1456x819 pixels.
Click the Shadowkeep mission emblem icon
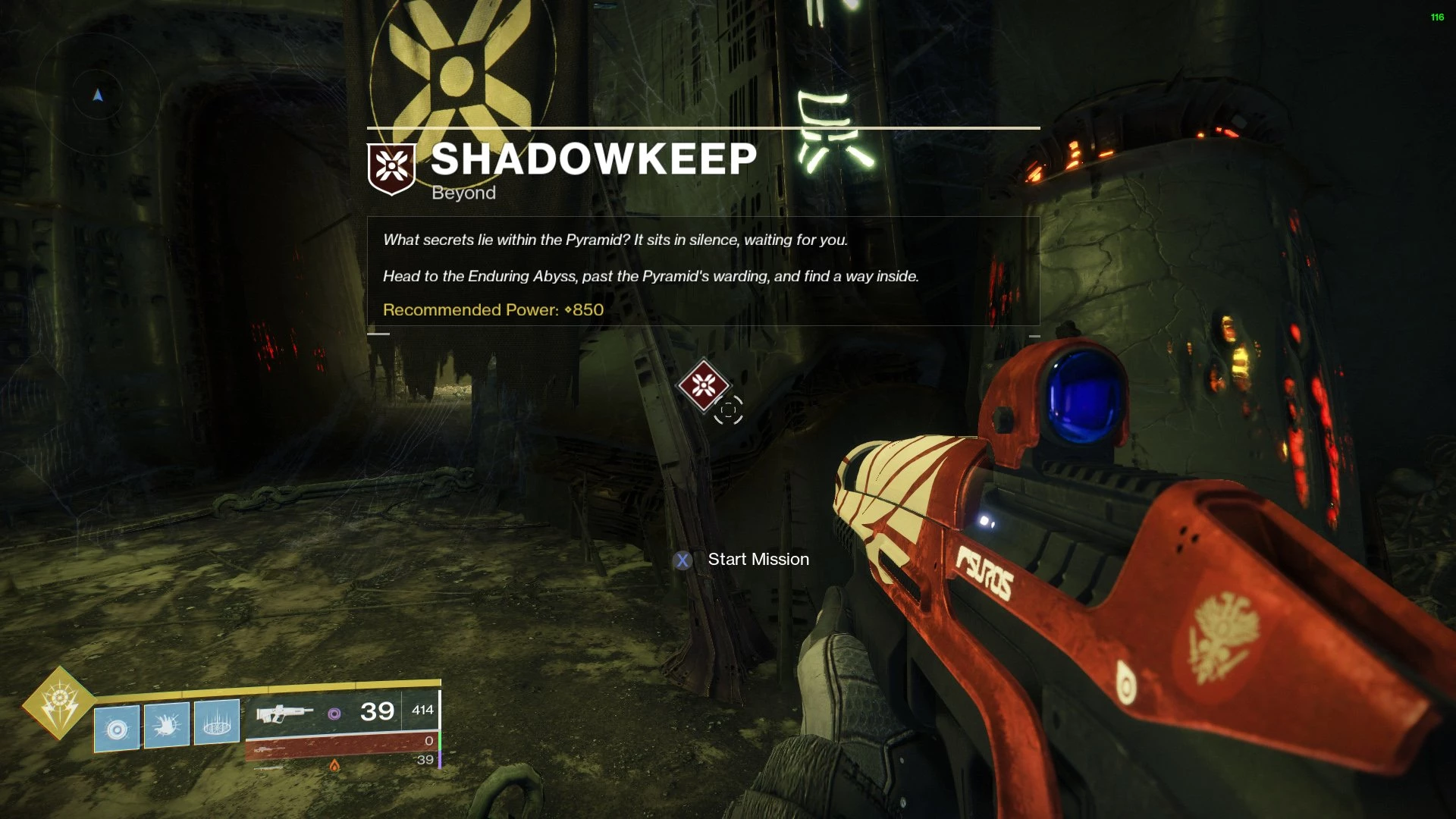[x=391, y=168]
